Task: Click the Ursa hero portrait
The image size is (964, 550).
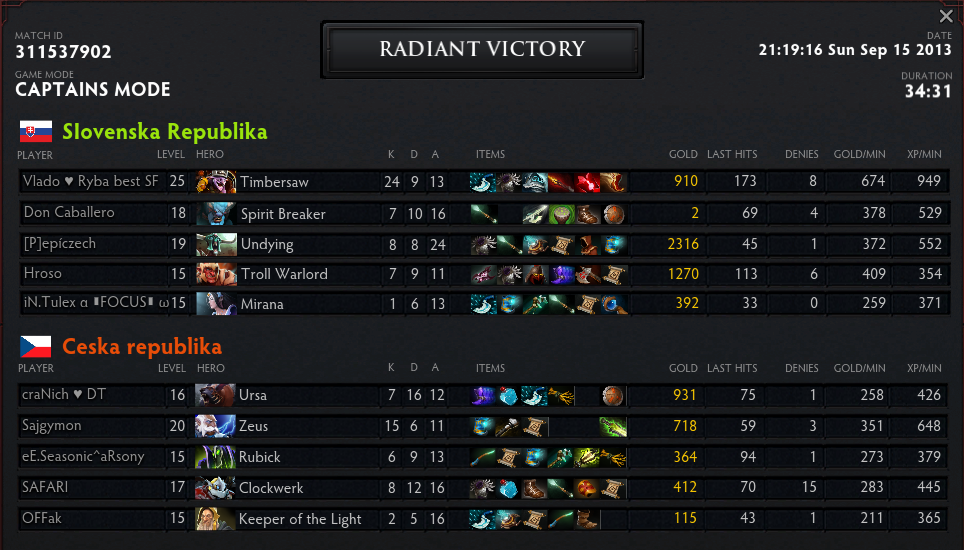Action: (216, 395)
